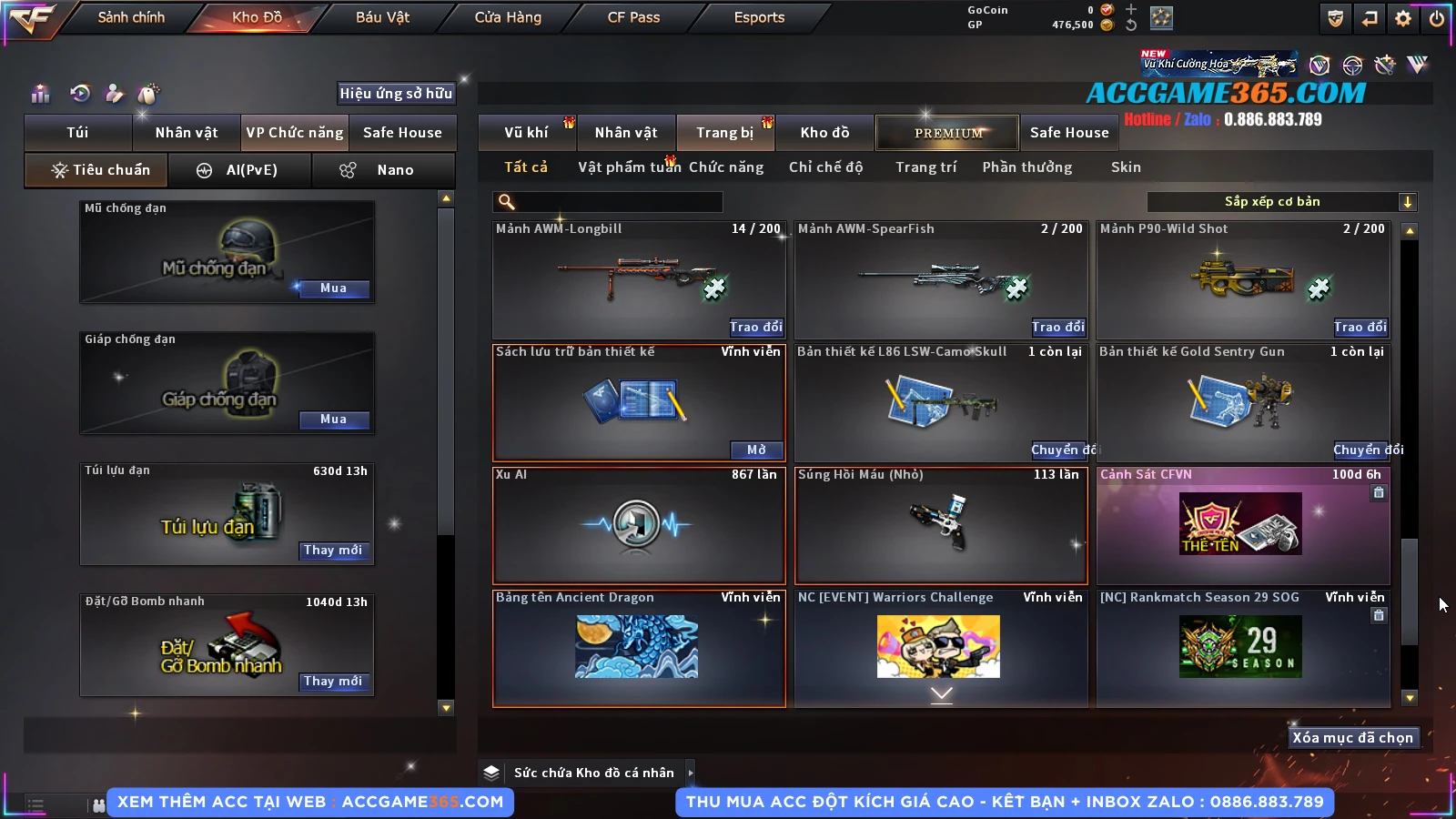Trade Mảnh AWM-Longbill fragments
This screenshot has width=1456, height=819.
(755, 327)
